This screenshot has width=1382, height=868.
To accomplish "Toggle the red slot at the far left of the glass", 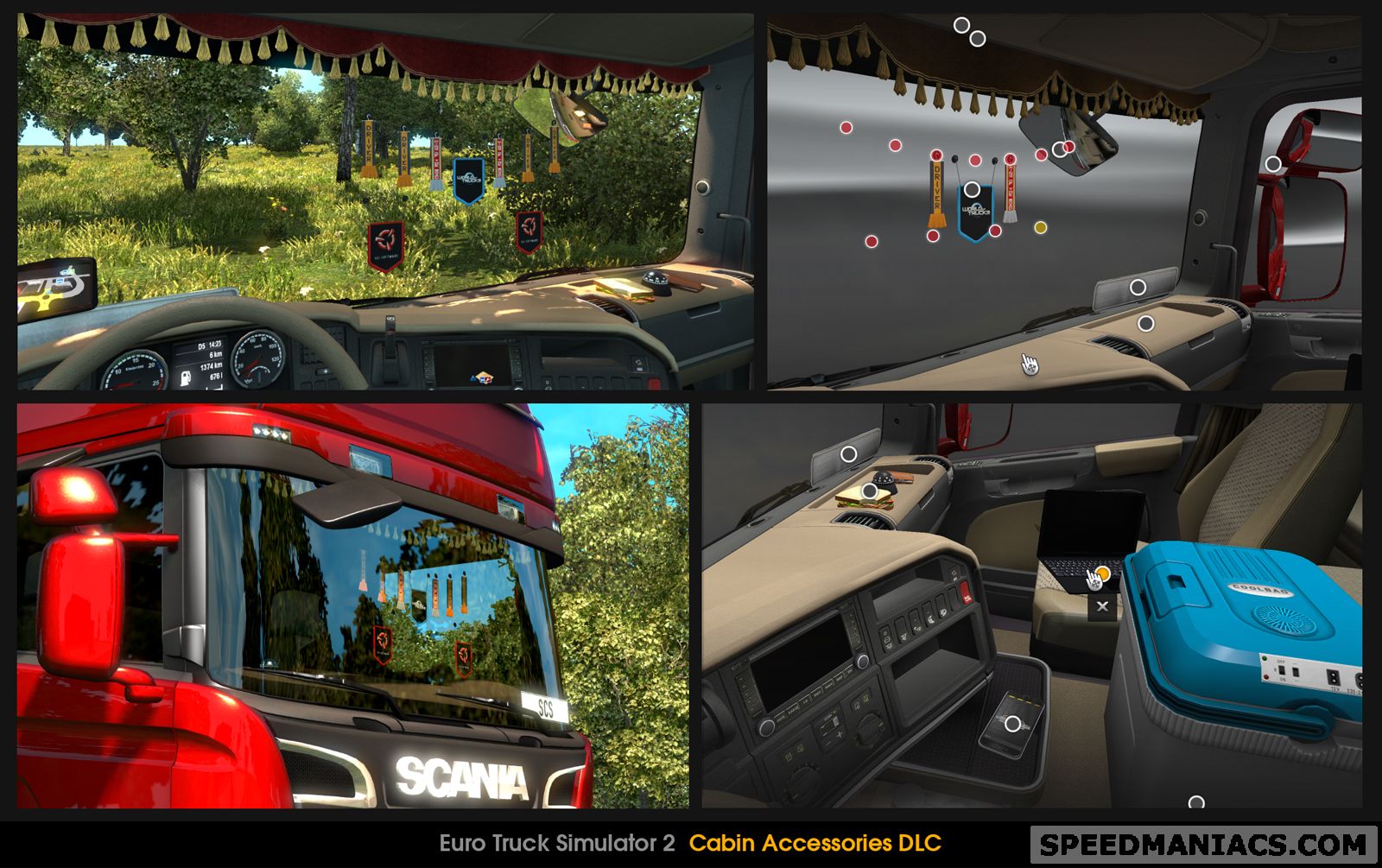I will (x=846, y=127).
